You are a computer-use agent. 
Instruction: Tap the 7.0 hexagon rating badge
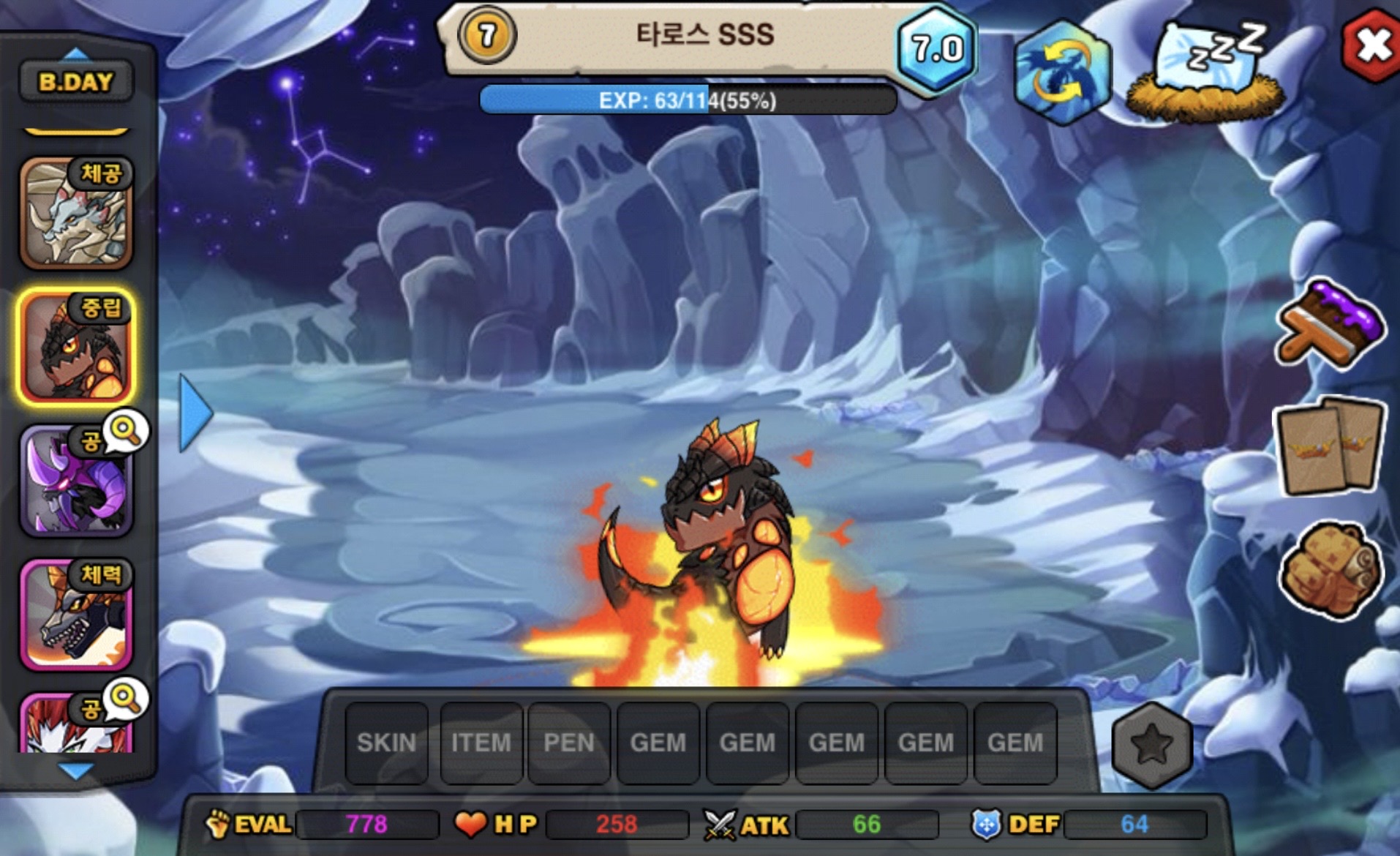(937, 48)
